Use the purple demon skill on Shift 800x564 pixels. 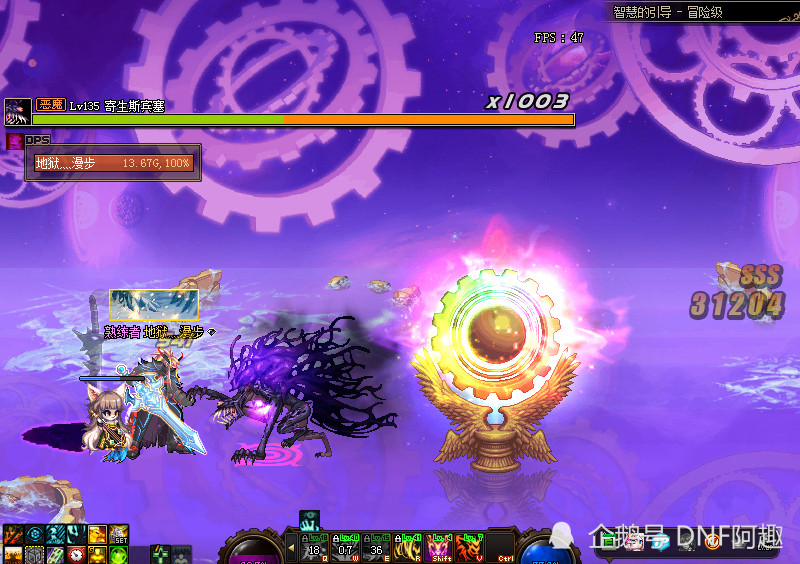tap(439, 546)
